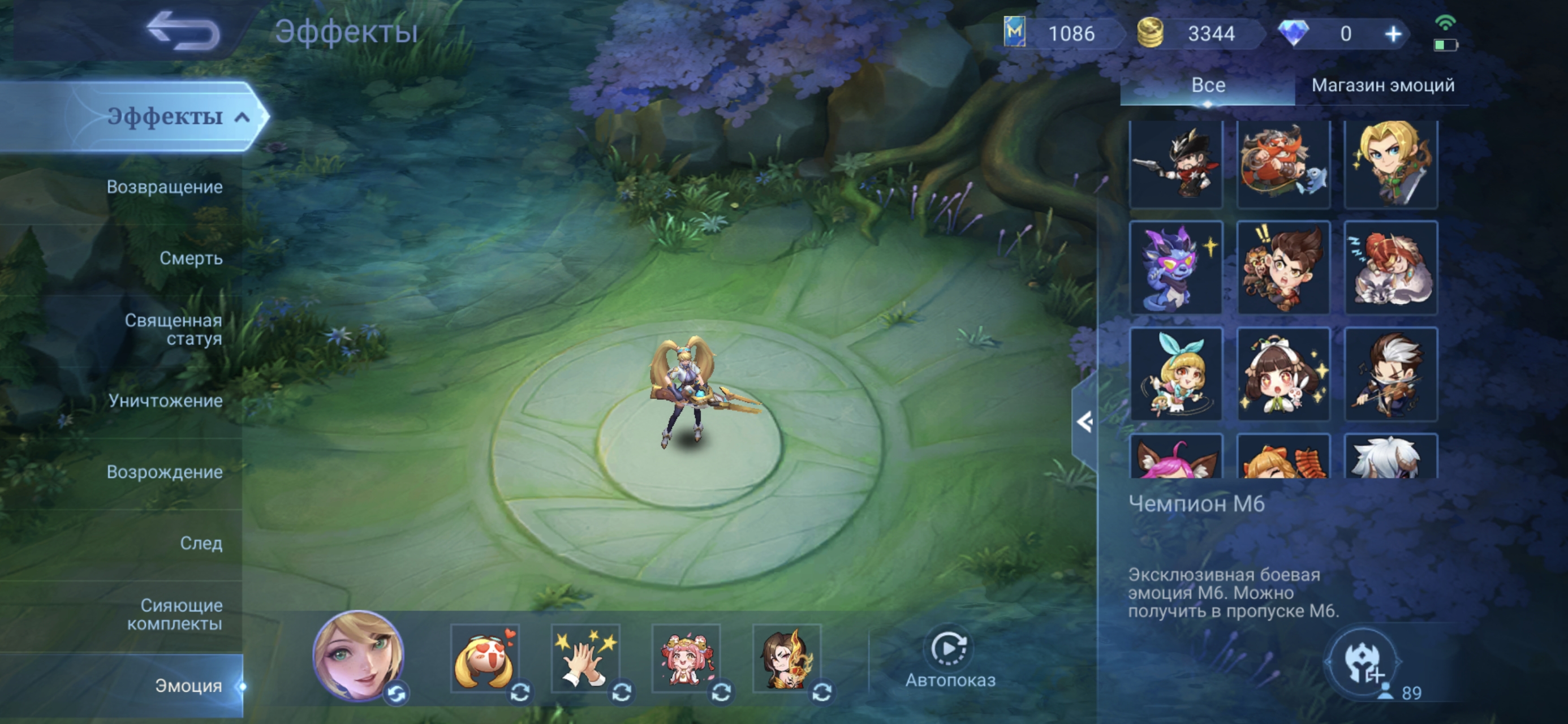Select the violin player emote

tap(1390, 374)
